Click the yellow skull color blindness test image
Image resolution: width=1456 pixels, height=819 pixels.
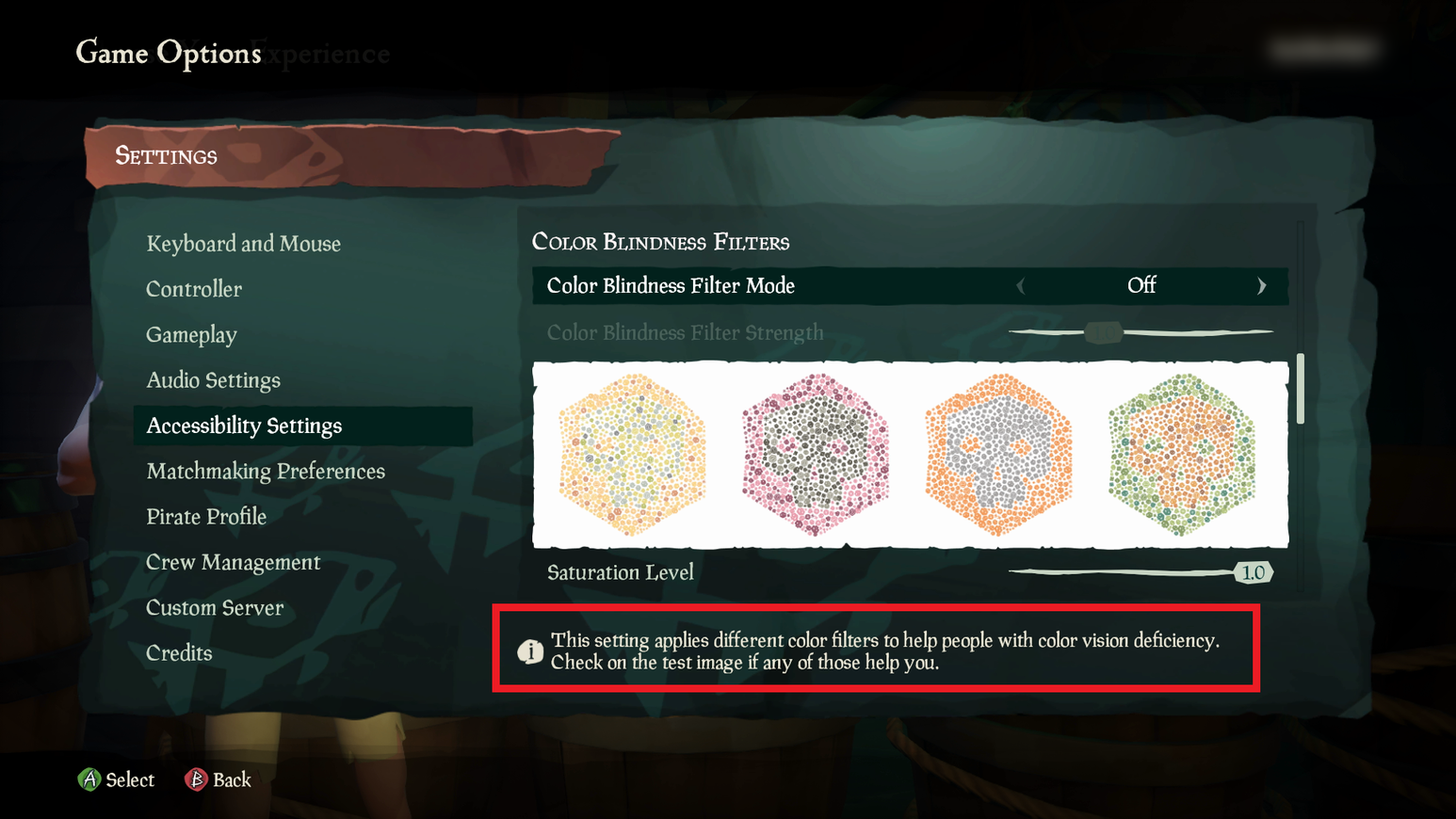(x=633, y=455)
